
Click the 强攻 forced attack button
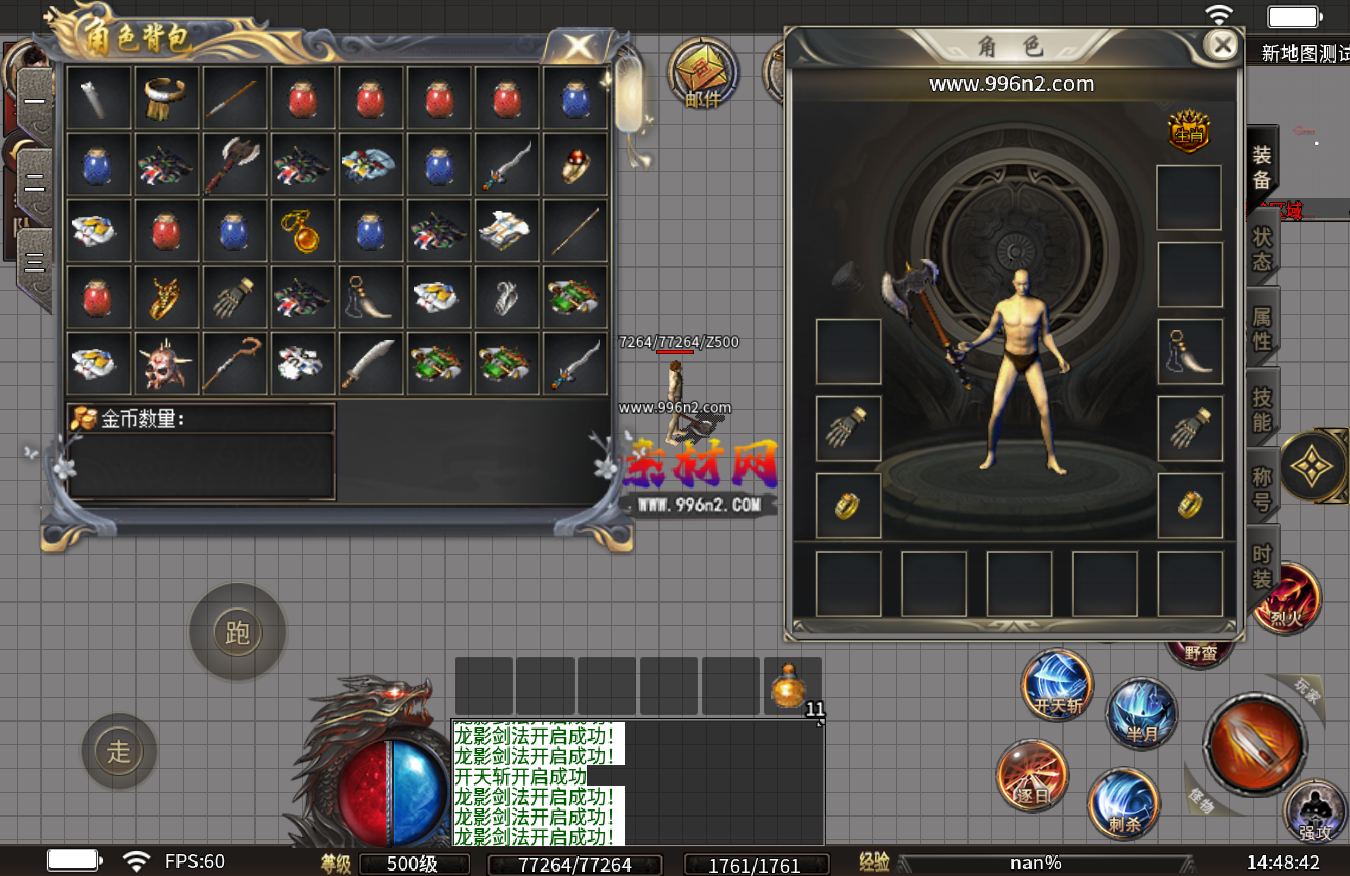1314,810
